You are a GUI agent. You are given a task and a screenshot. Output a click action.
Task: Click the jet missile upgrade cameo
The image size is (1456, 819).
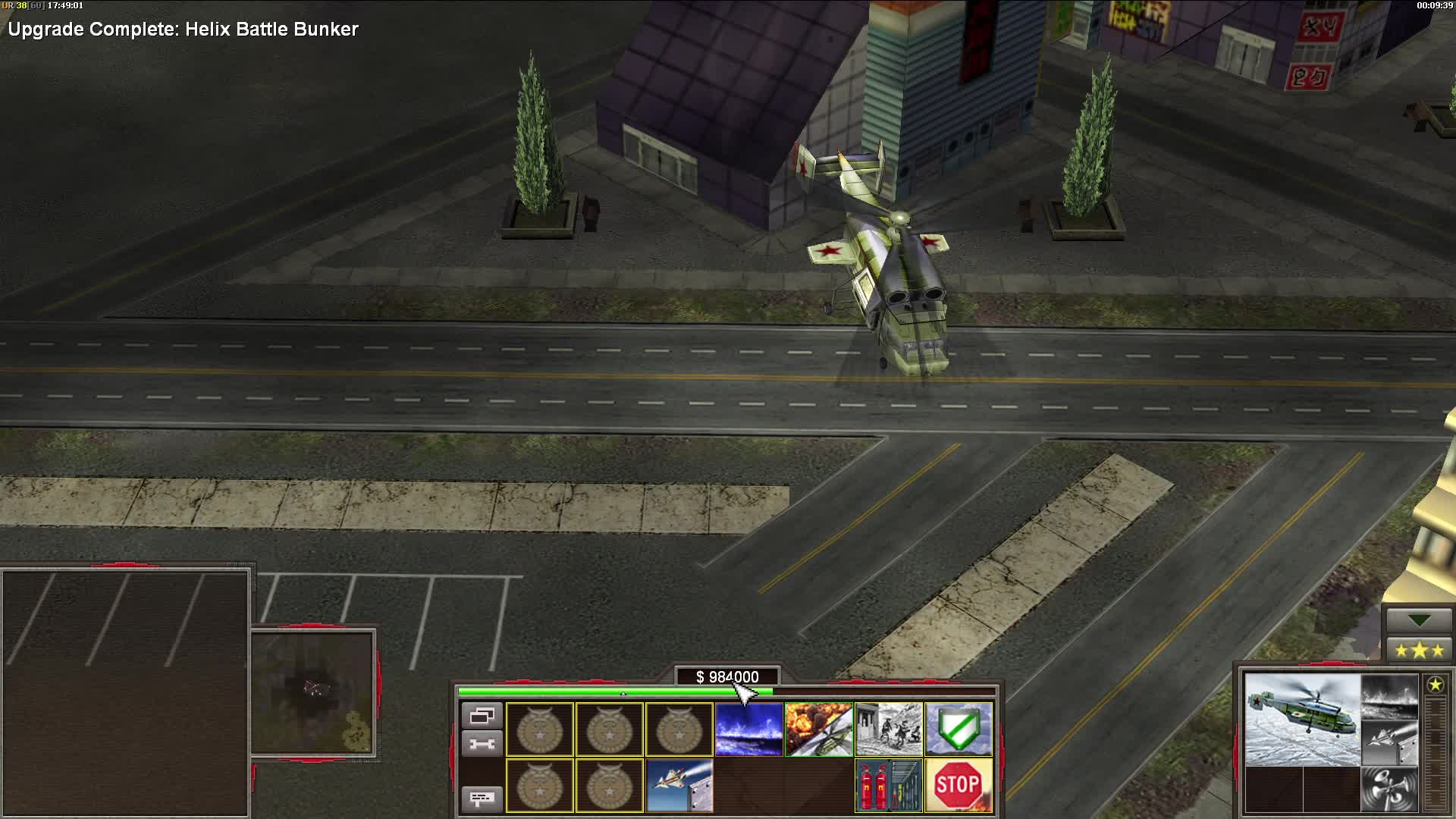(x=677, y=783)
